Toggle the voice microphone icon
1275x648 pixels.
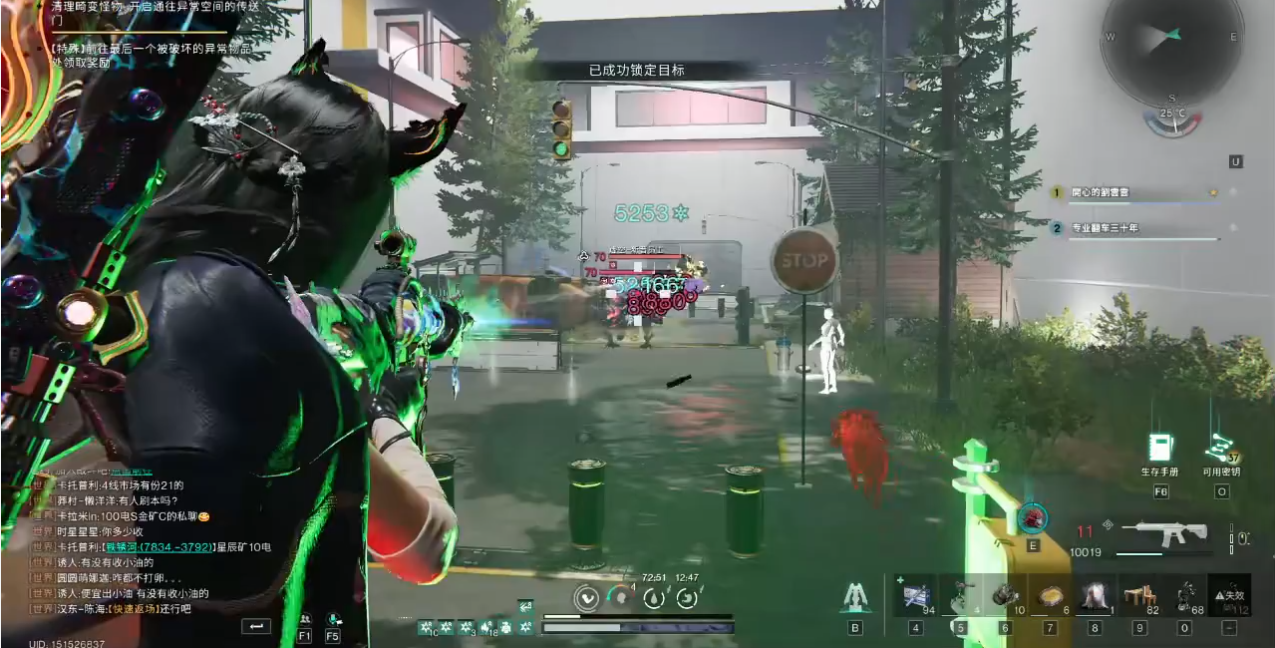coord(333,621)
